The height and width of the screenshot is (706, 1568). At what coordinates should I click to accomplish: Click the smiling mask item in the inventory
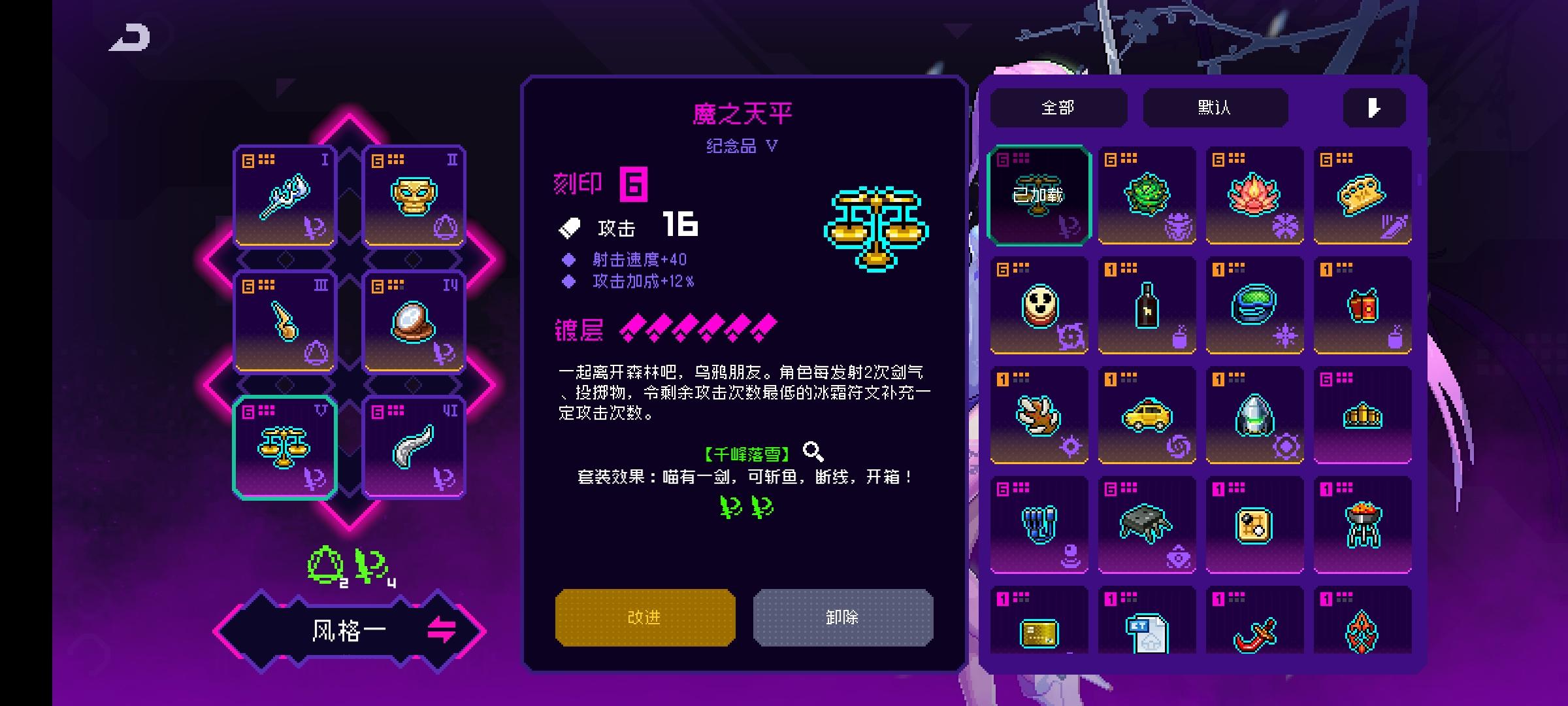1039,305
